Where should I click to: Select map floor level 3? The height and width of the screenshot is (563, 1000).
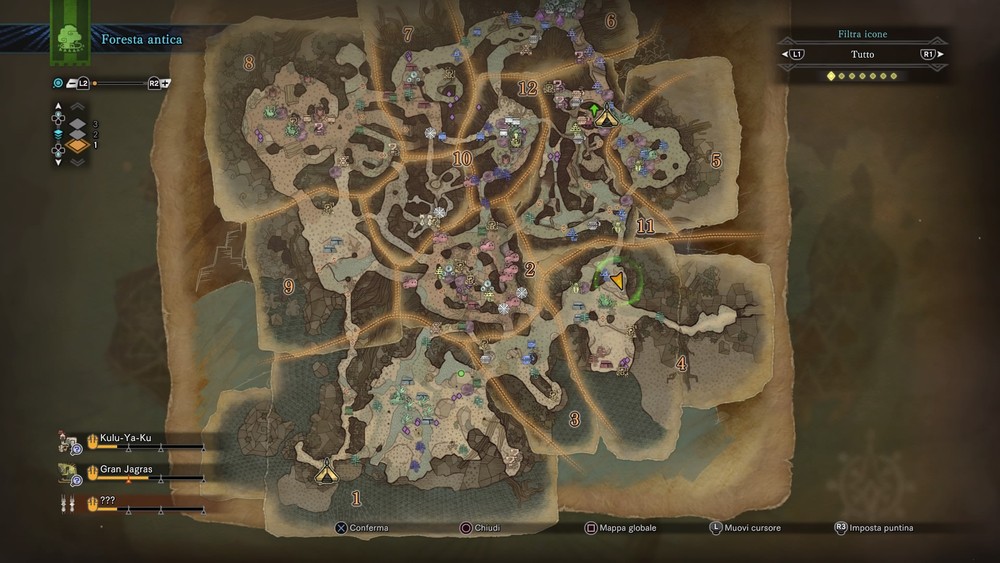click(76, 122)
